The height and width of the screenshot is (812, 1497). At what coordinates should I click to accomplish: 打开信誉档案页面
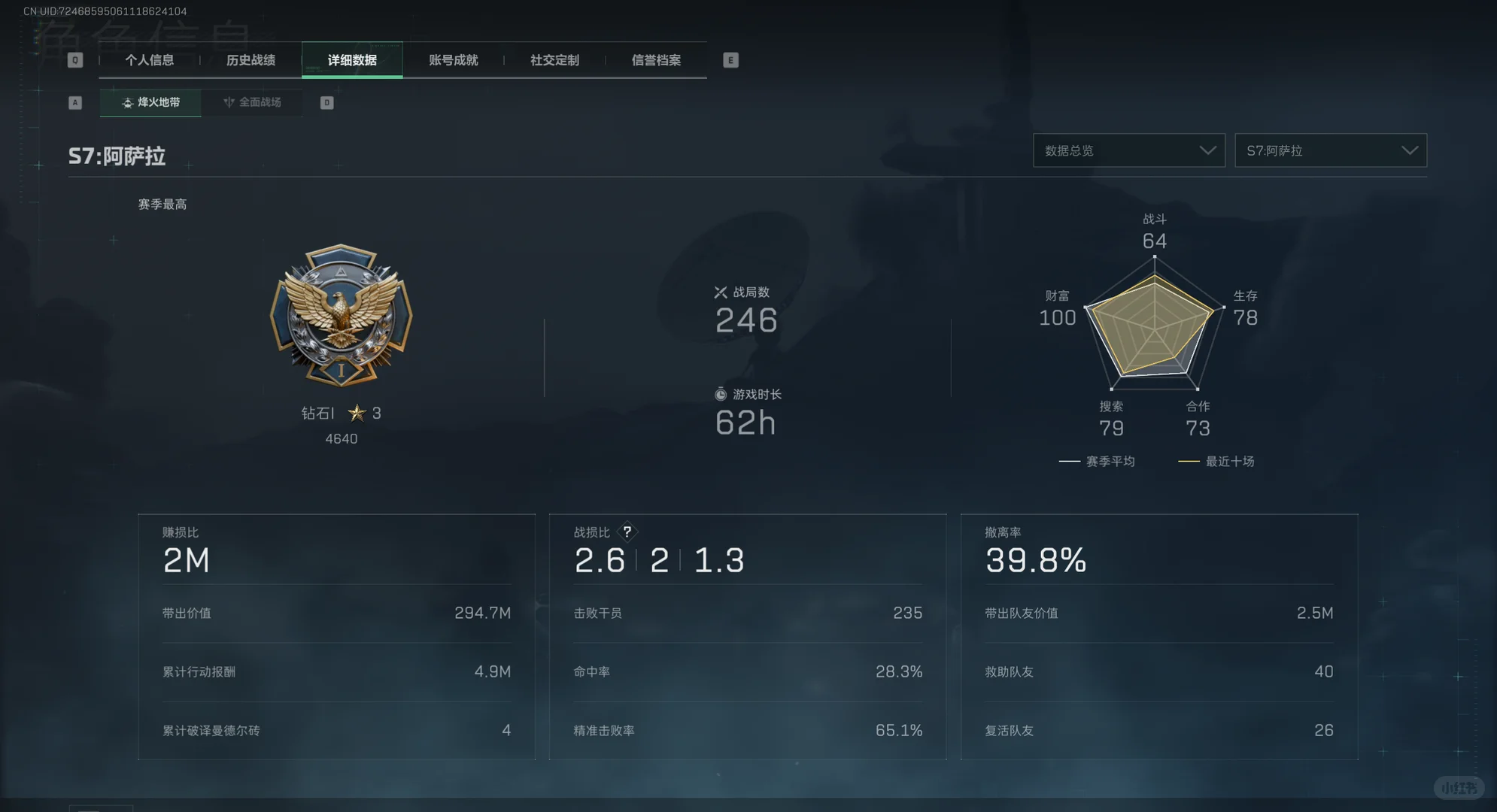[655, 60]
